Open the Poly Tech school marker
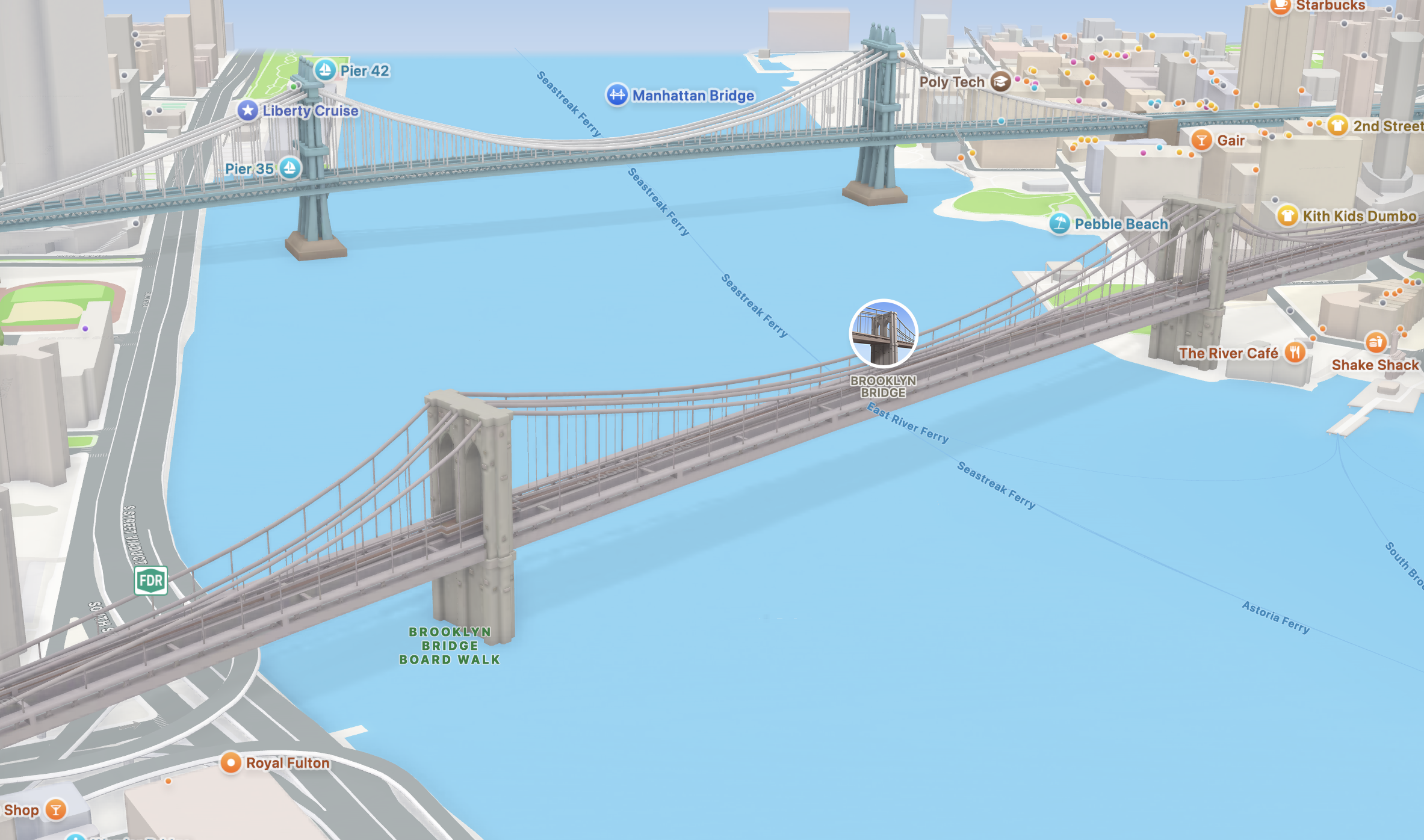This screenshot has height=840, width=1424. click(x=1000, y=82)
